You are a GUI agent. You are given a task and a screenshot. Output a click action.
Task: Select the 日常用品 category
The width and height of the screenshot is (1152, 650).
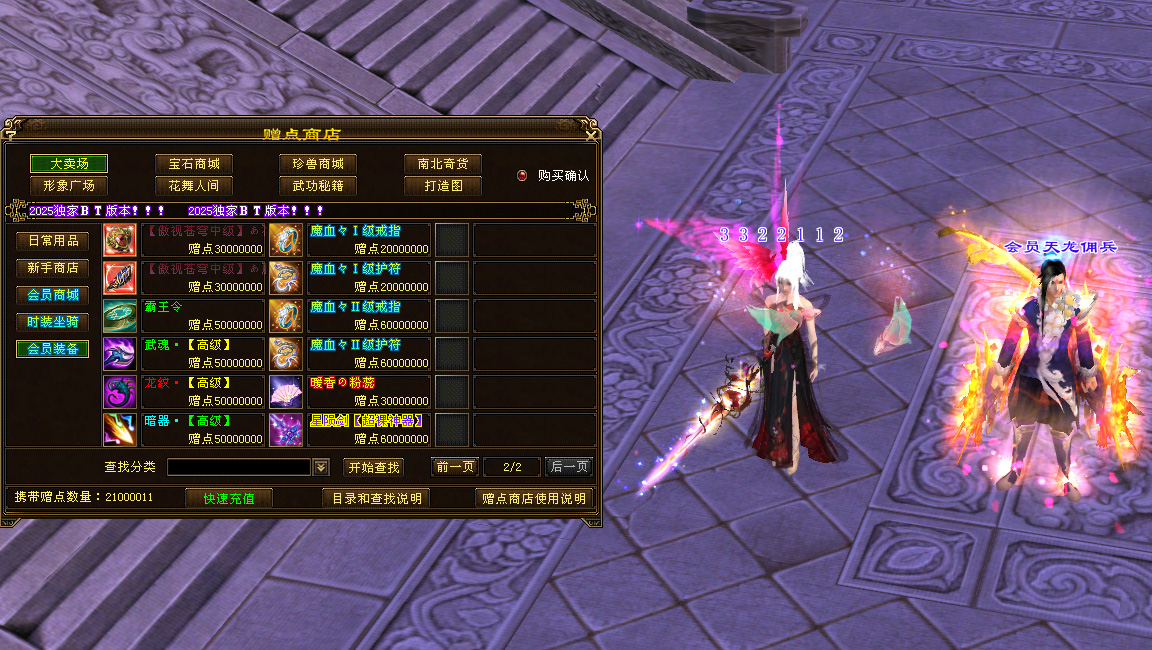click(53, 241)
